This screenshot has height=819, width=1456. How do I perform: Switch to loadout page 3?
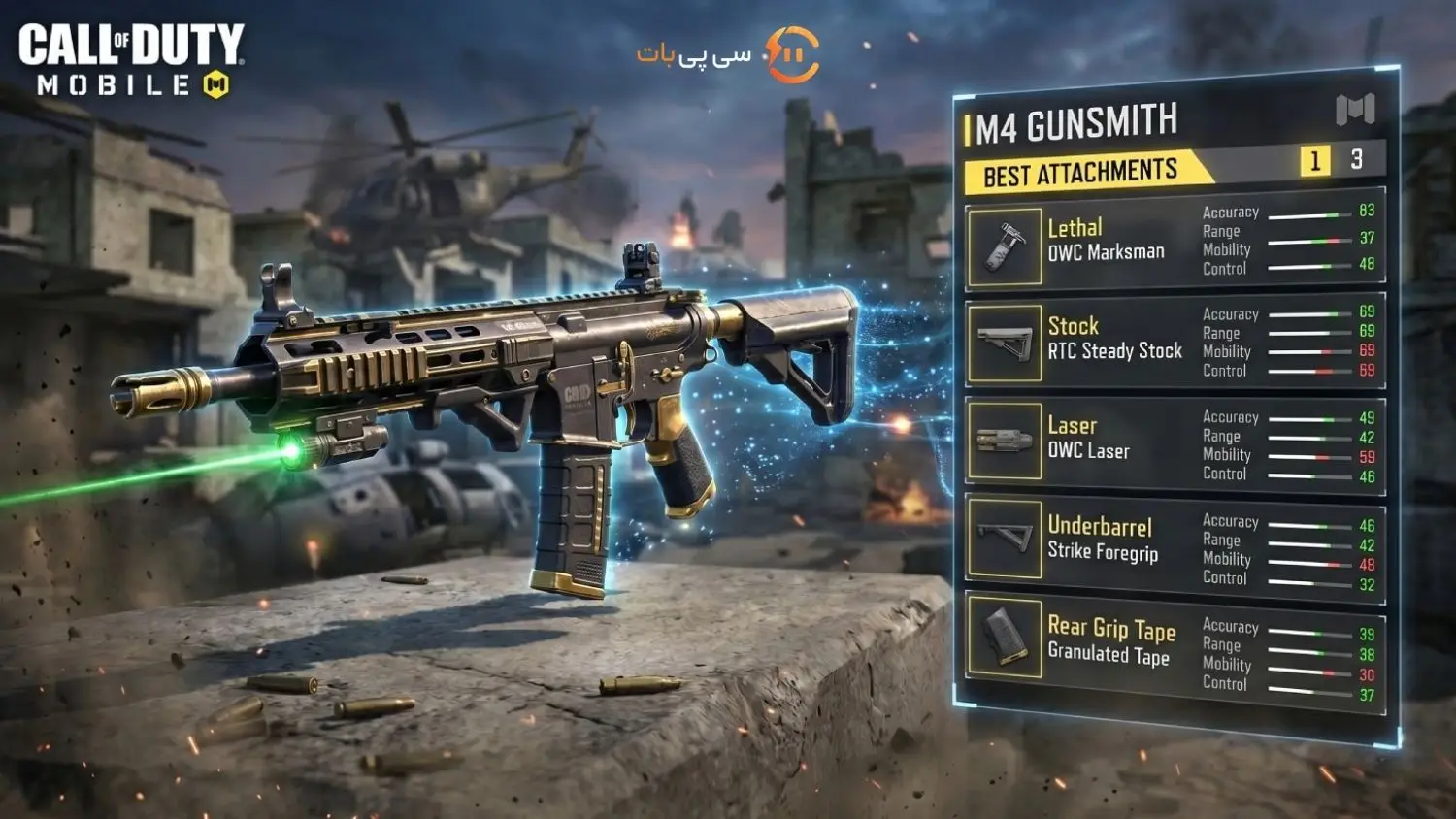coord(1356,159)
